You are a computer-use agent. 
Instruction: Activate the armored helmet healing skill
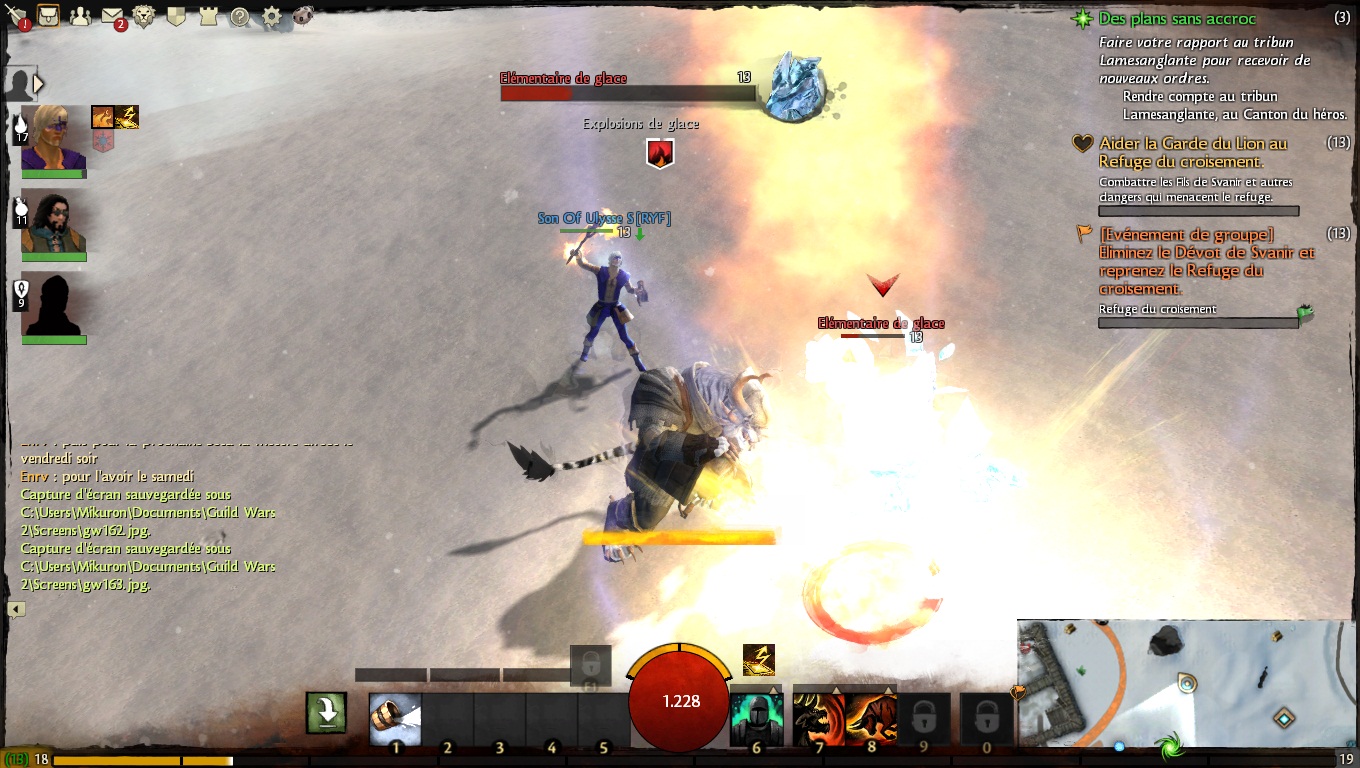pyautogui.click(x=756, y=718)
